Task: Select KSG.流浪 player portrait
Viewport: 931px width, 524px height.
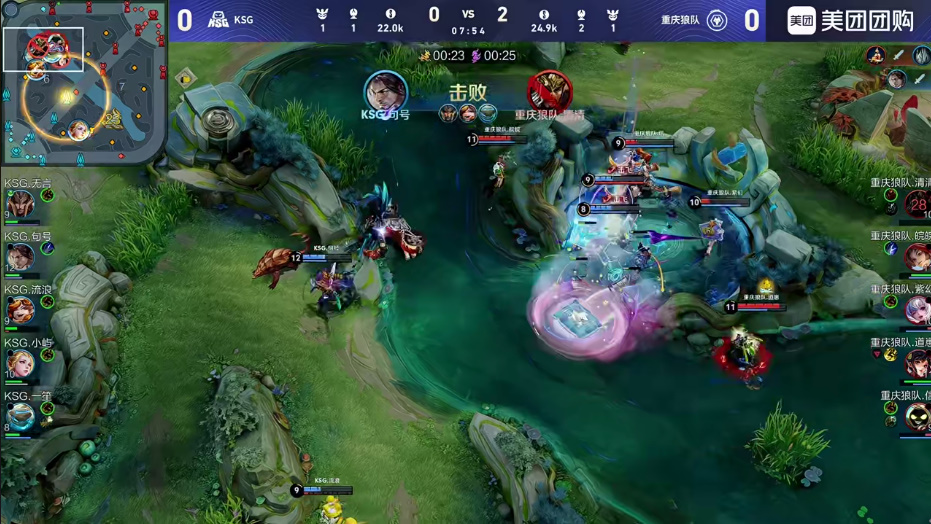Action: pos(20,310)
